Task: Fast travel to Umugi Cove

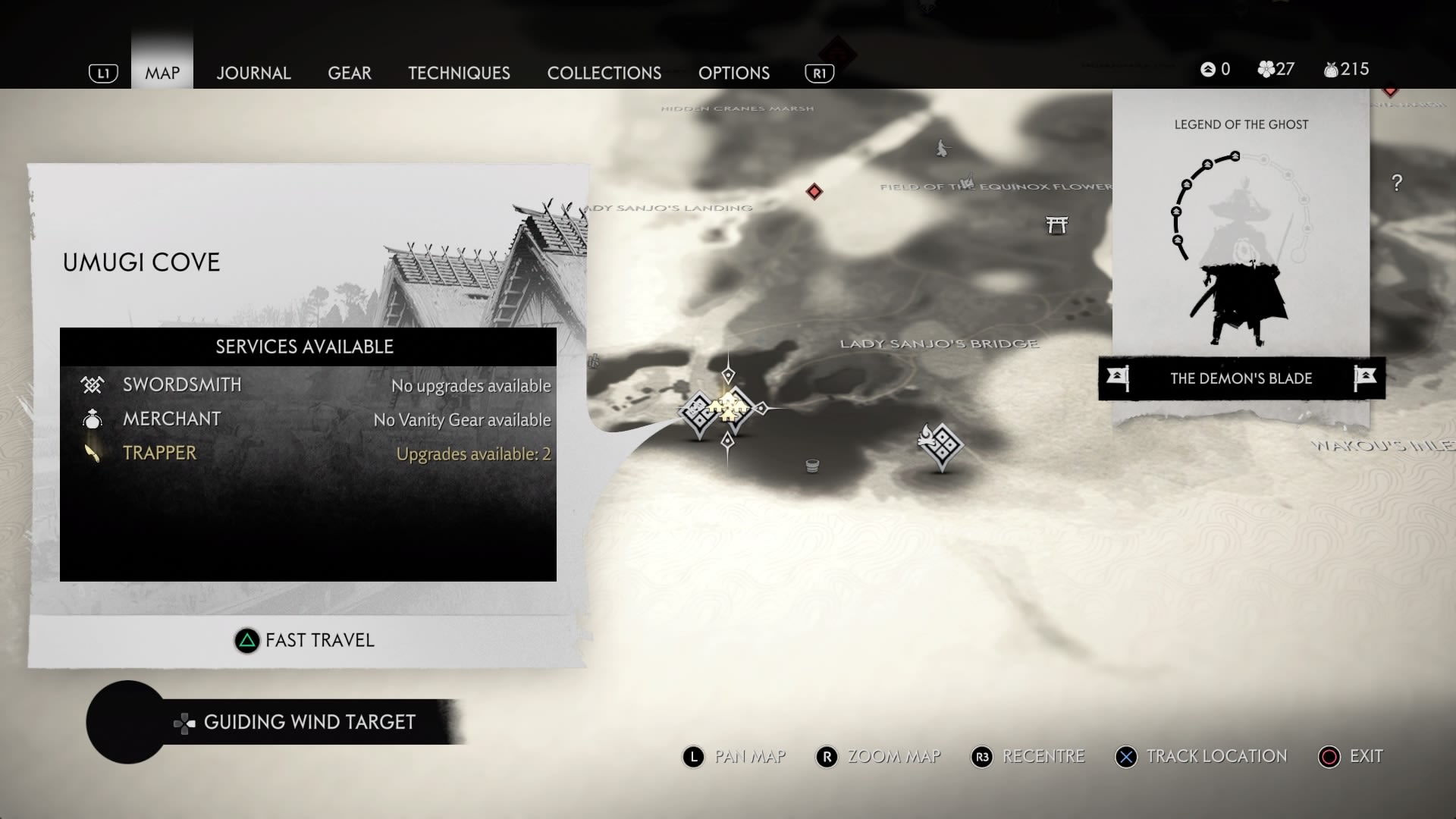Action: click(305, 641)
